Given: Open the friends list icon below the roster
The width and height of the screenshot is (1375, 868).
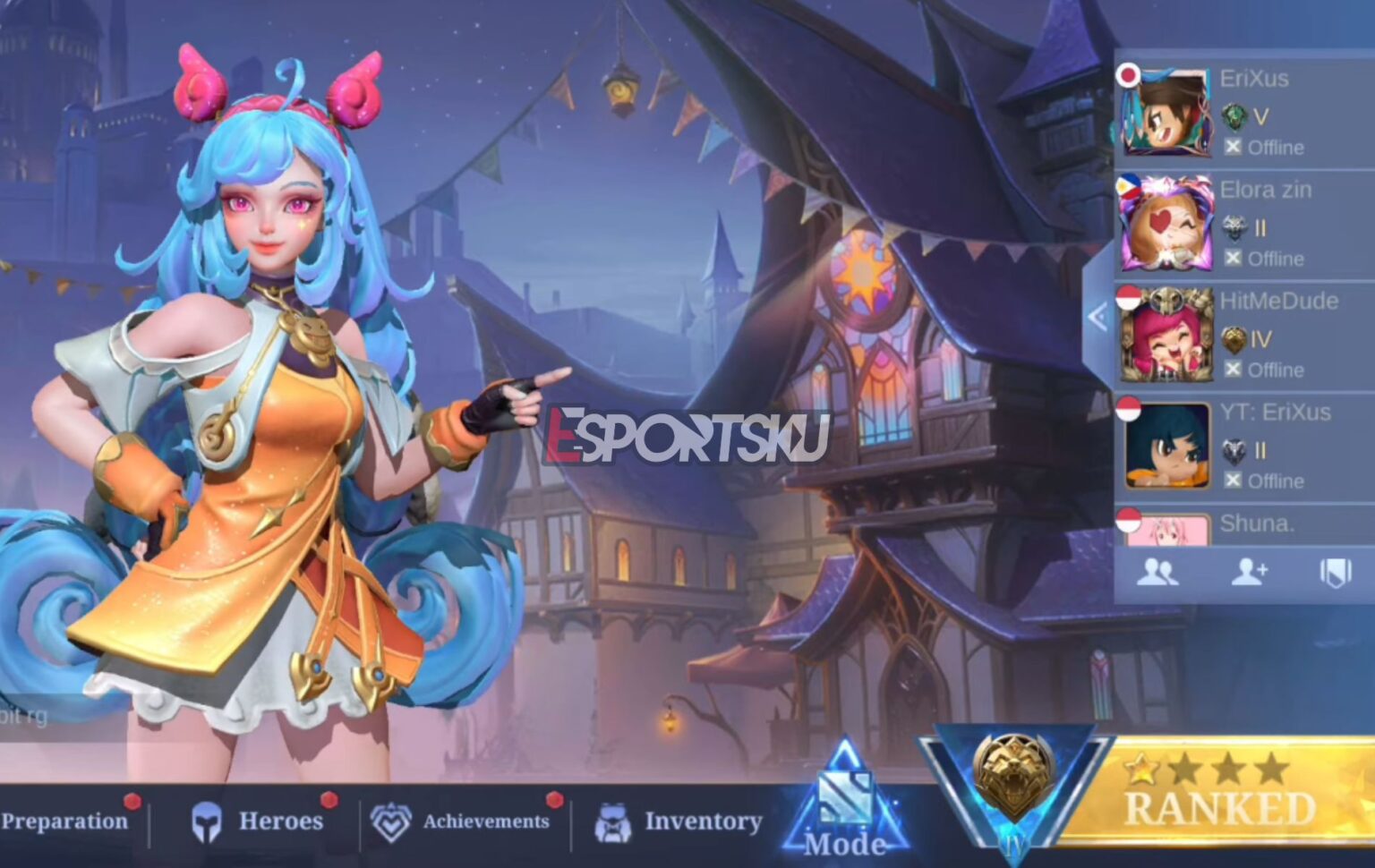Looking at the screenshot, I should [x=1160, y=573].
